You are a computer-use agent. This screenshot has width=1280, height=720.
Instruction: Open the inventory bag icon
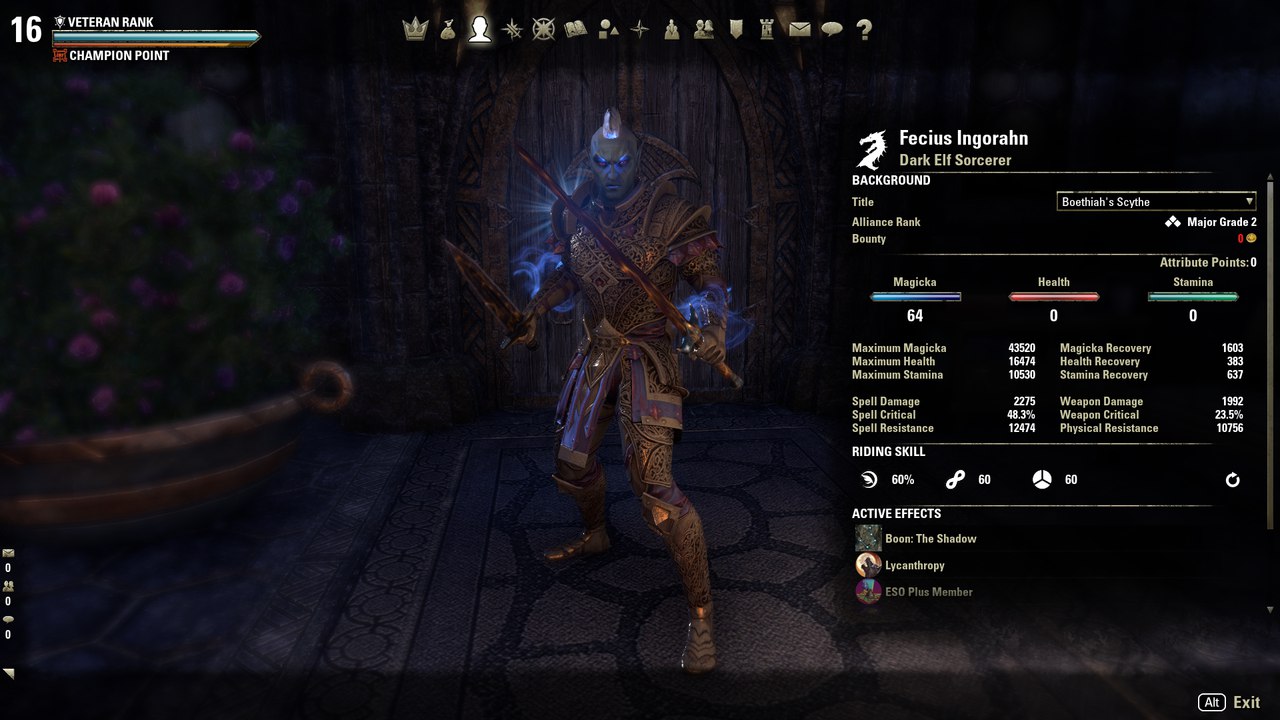[x=447, y=30]
